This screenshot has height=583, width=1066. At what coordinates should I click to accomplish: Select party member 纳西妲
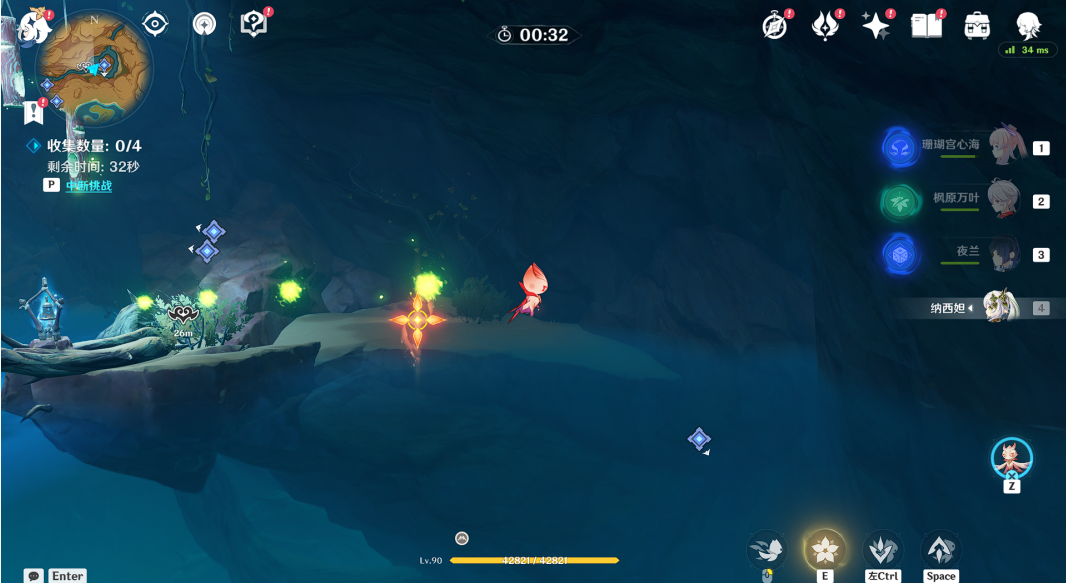(x=1000, y=308)
